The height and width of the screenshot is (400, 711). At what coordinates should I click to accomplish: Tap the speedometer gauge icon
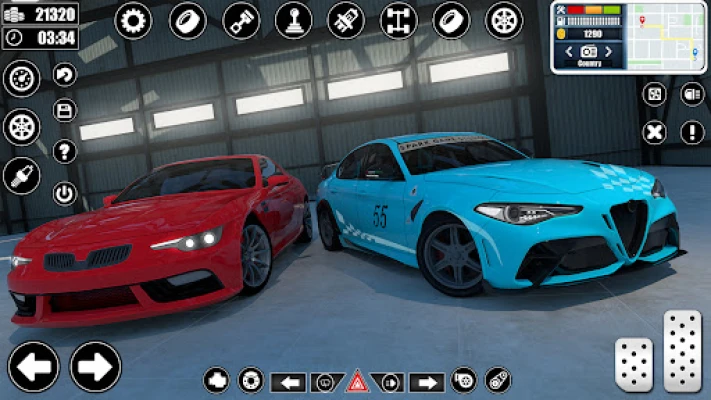(x=21, y=79)
